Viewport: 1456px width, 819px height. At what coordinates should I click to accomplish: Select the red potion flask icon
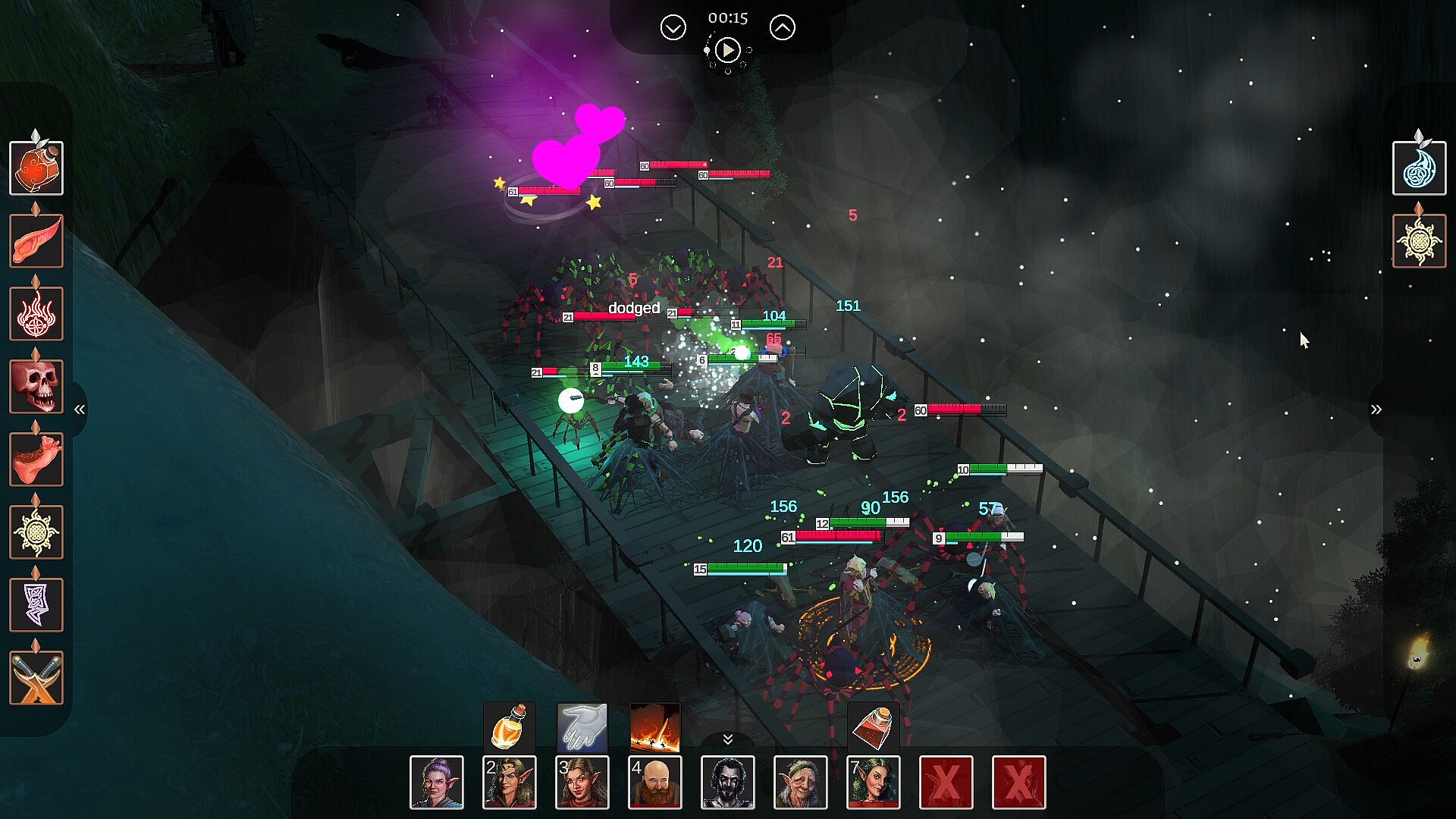tap(36, 168)
